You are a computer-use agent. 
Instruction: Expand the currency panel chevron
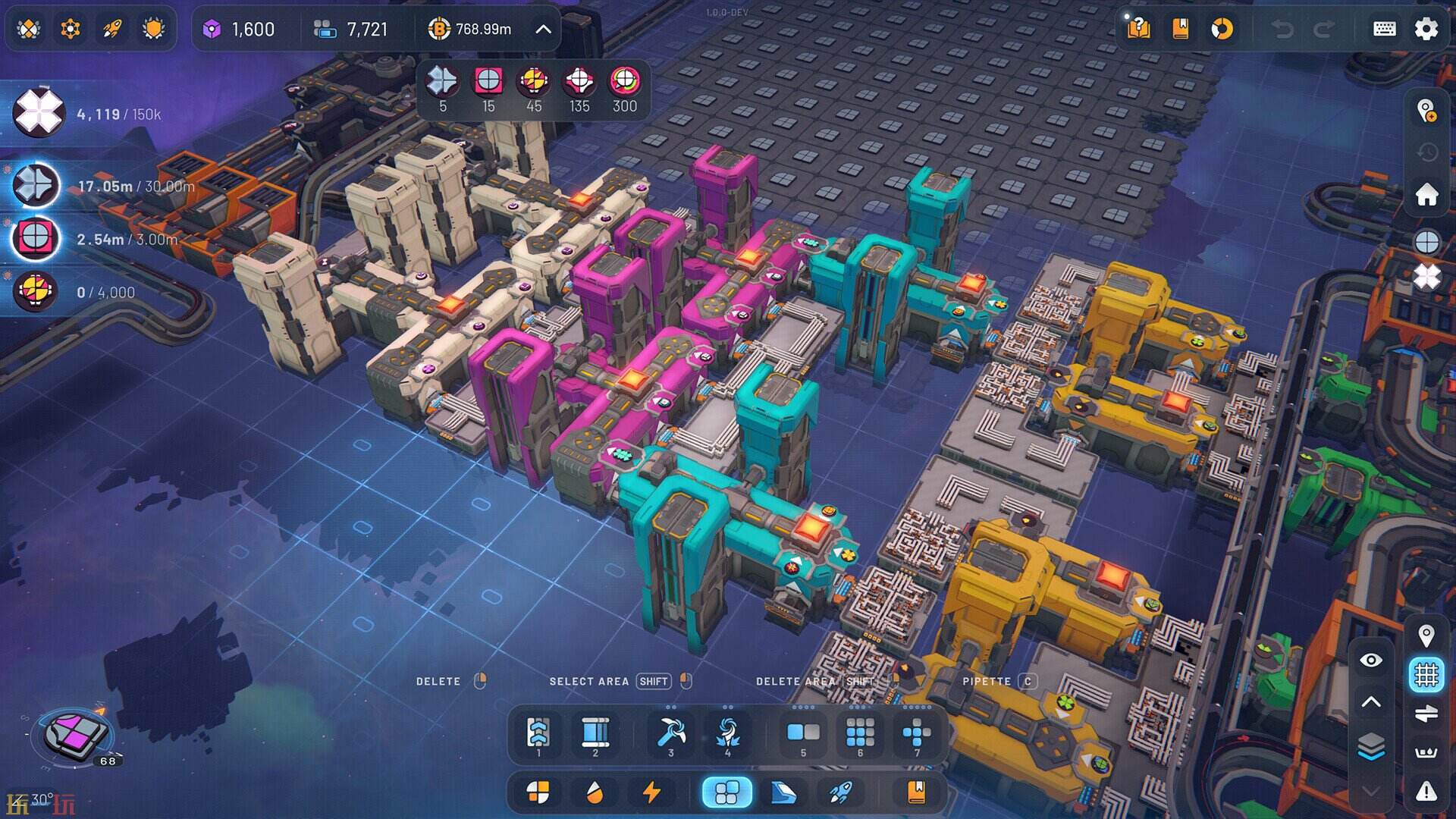tap(543, 29)
